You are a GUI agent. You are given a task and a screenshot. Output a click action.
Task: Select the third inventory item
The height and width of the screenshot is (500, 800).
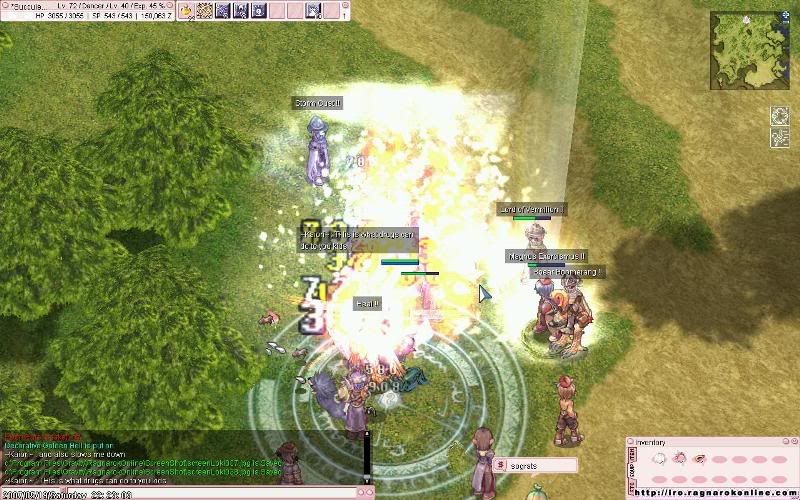[699, 458]
